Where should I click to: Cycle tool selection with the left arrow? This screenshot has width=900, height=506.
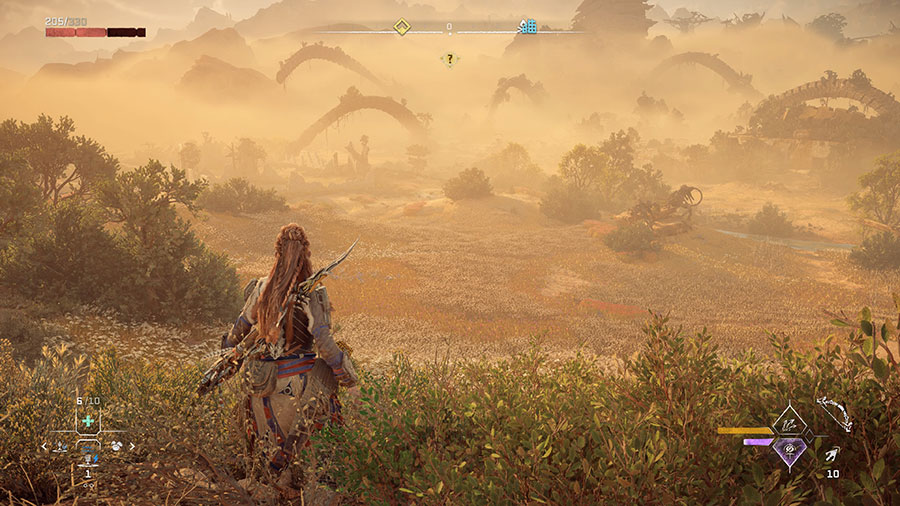44,446
